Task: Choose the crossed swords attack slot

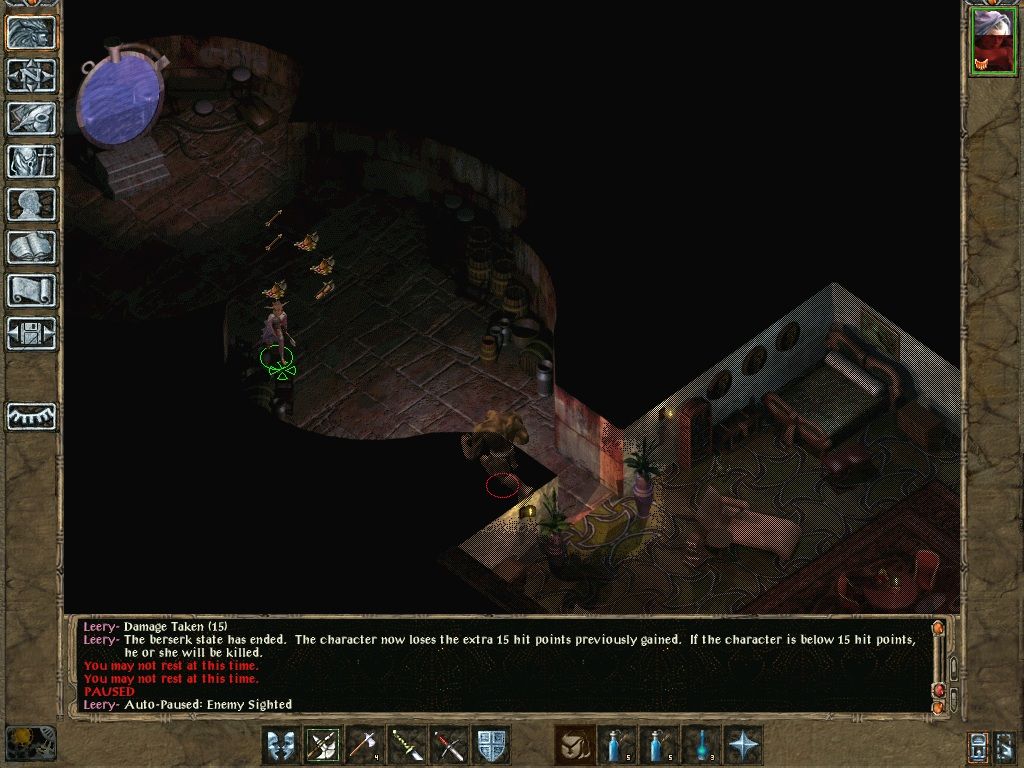Action: point(450,745)
